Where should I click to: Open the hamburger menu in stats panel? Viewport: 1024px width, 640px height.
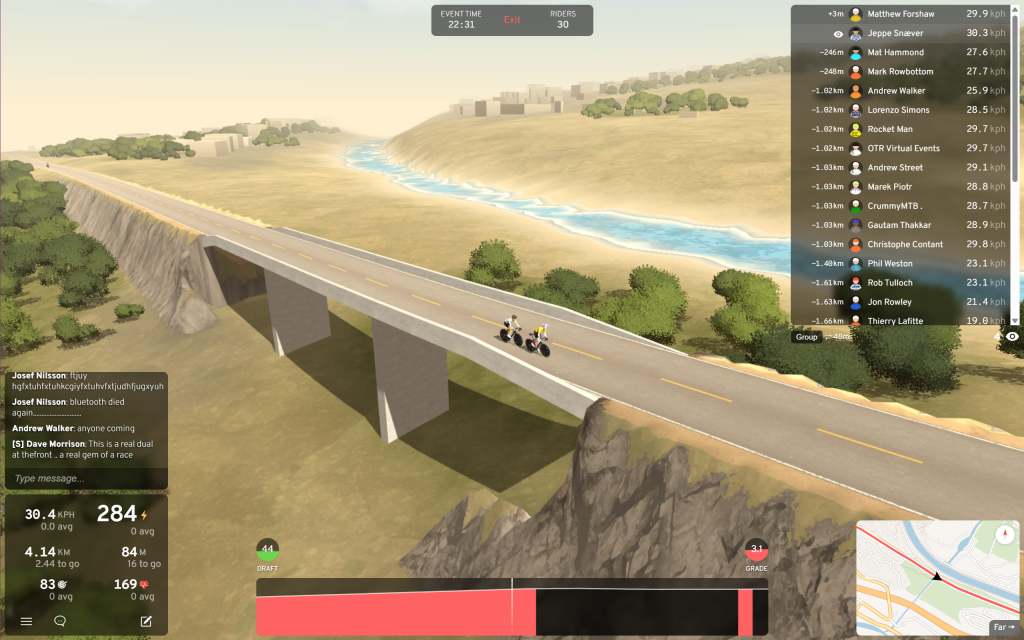click(26, 621)
